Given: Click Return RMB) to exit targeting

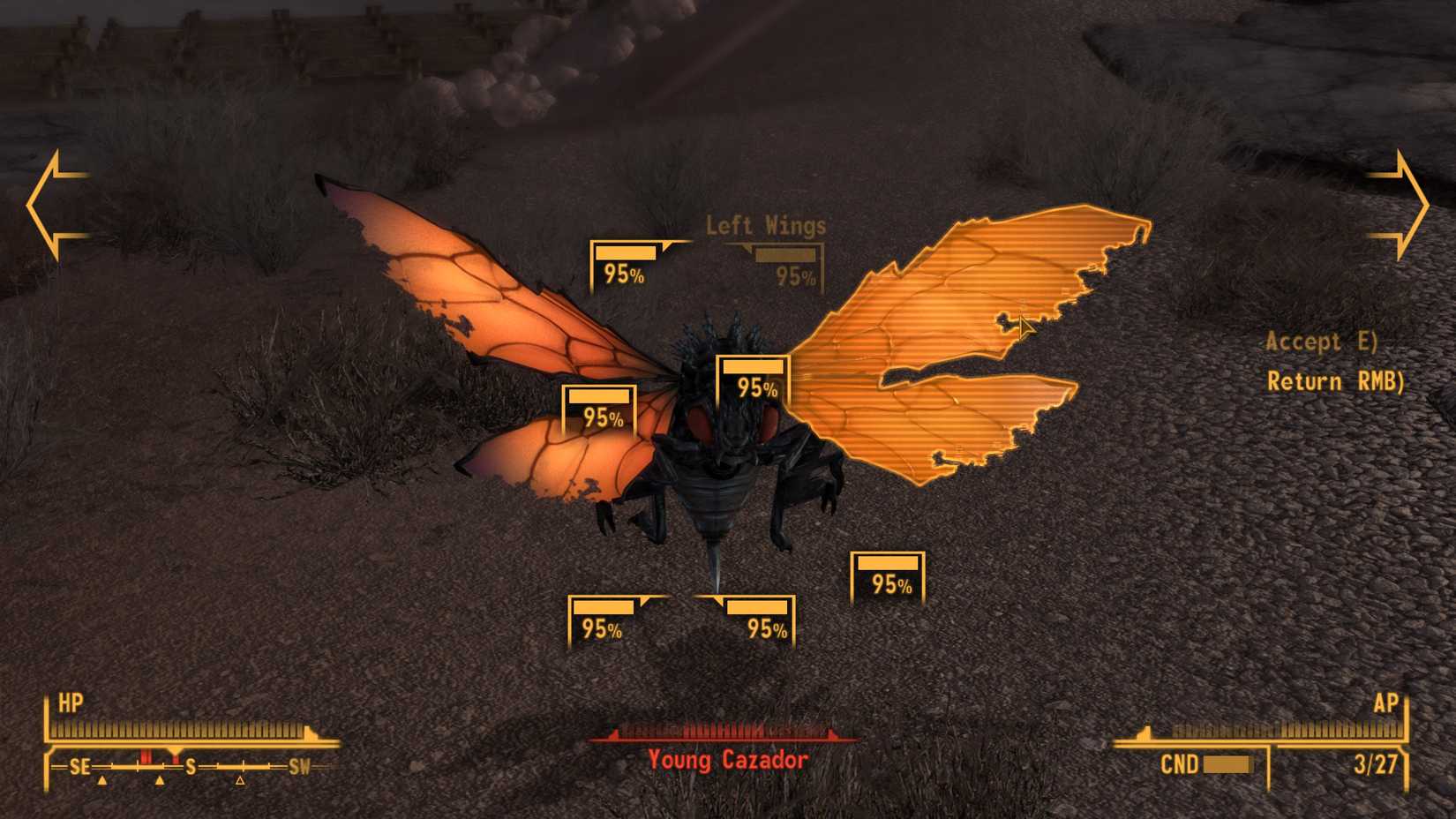Looking at the screenshot, I should [1335, 381].
